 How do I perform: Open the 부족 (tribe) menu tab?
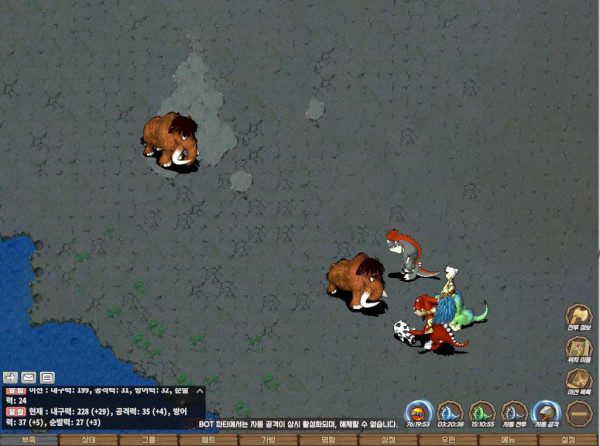point(29,440)
